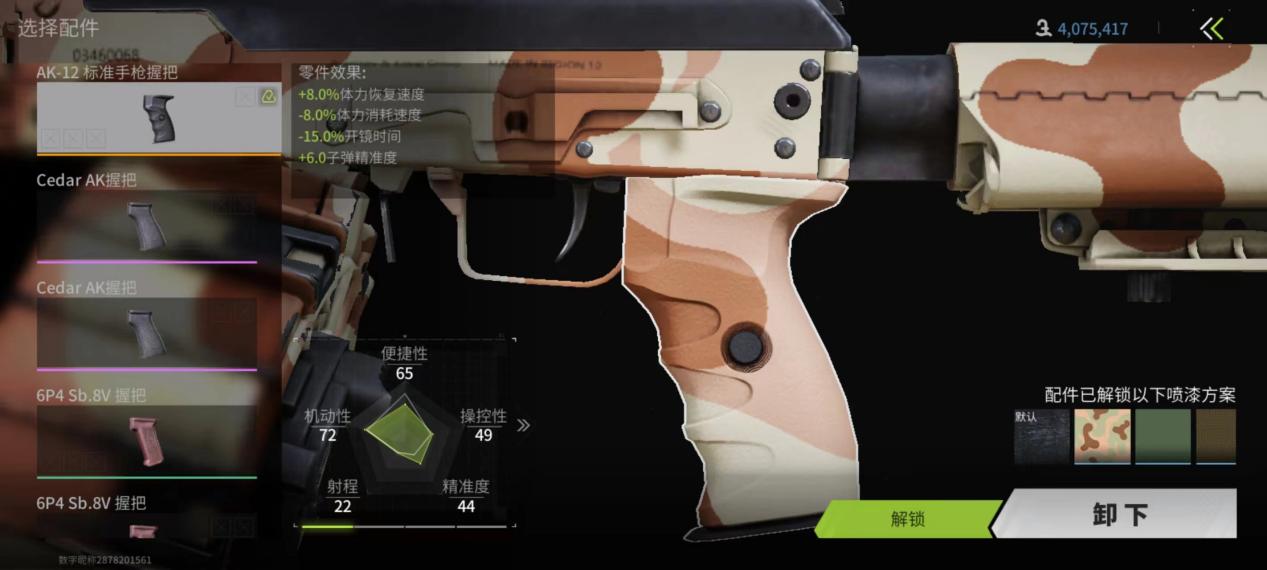Click the 卸下 remove button

[1120, 514]
